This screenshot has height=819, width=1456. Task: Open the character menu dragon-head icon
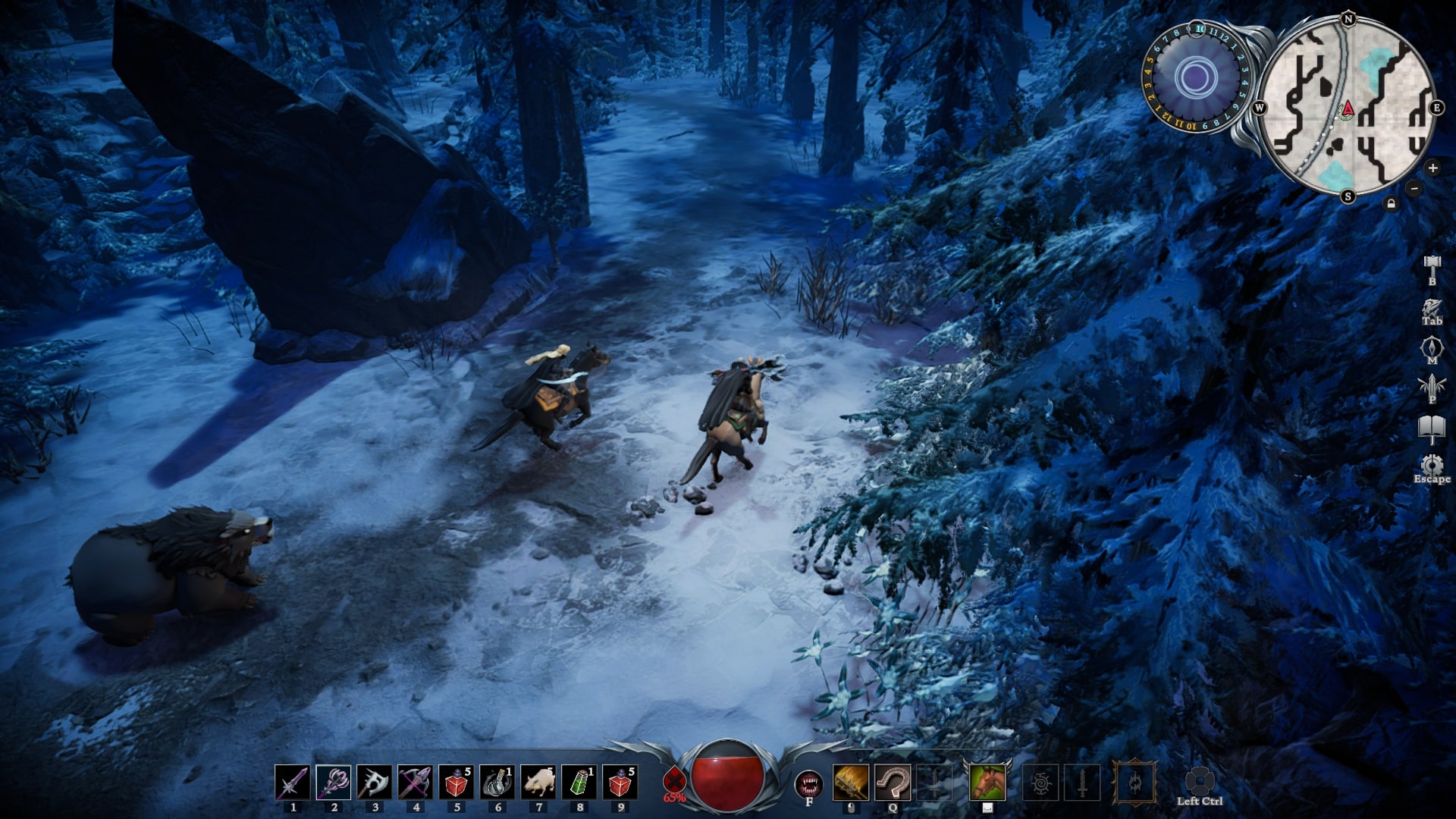1432,308
